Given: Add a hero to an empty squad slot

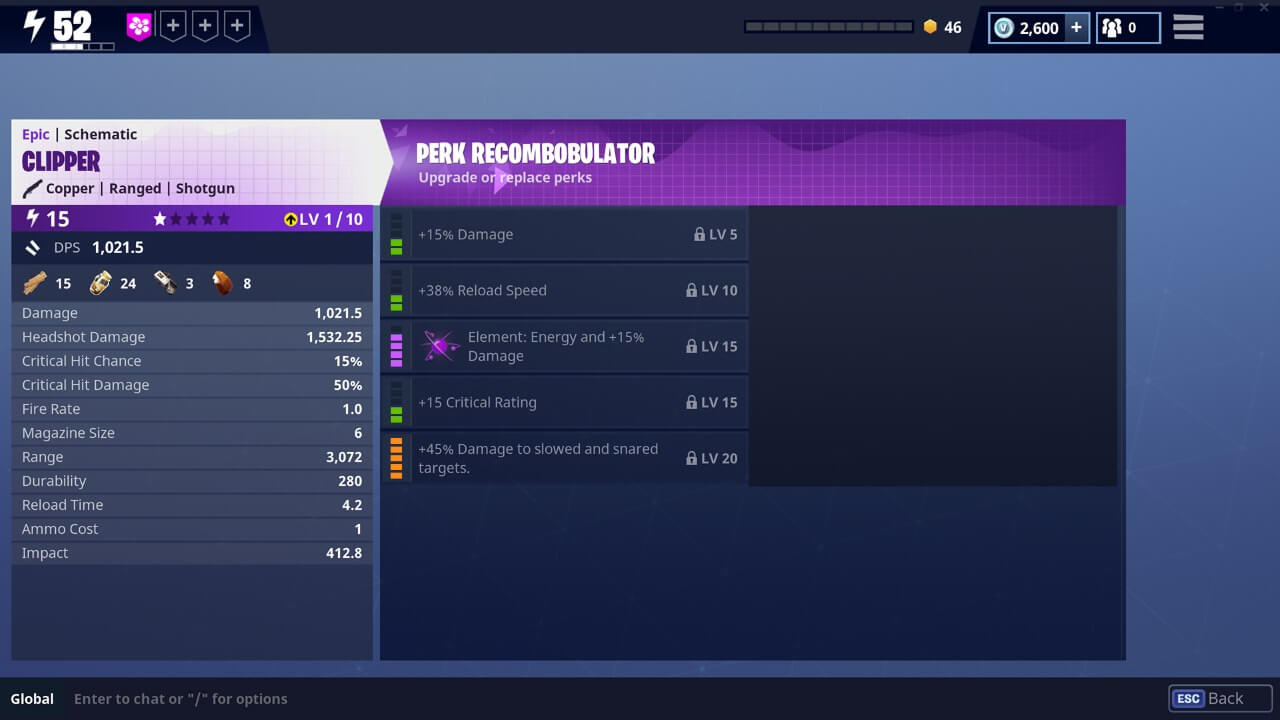Looking at the screenshot, I should point(172,25).
